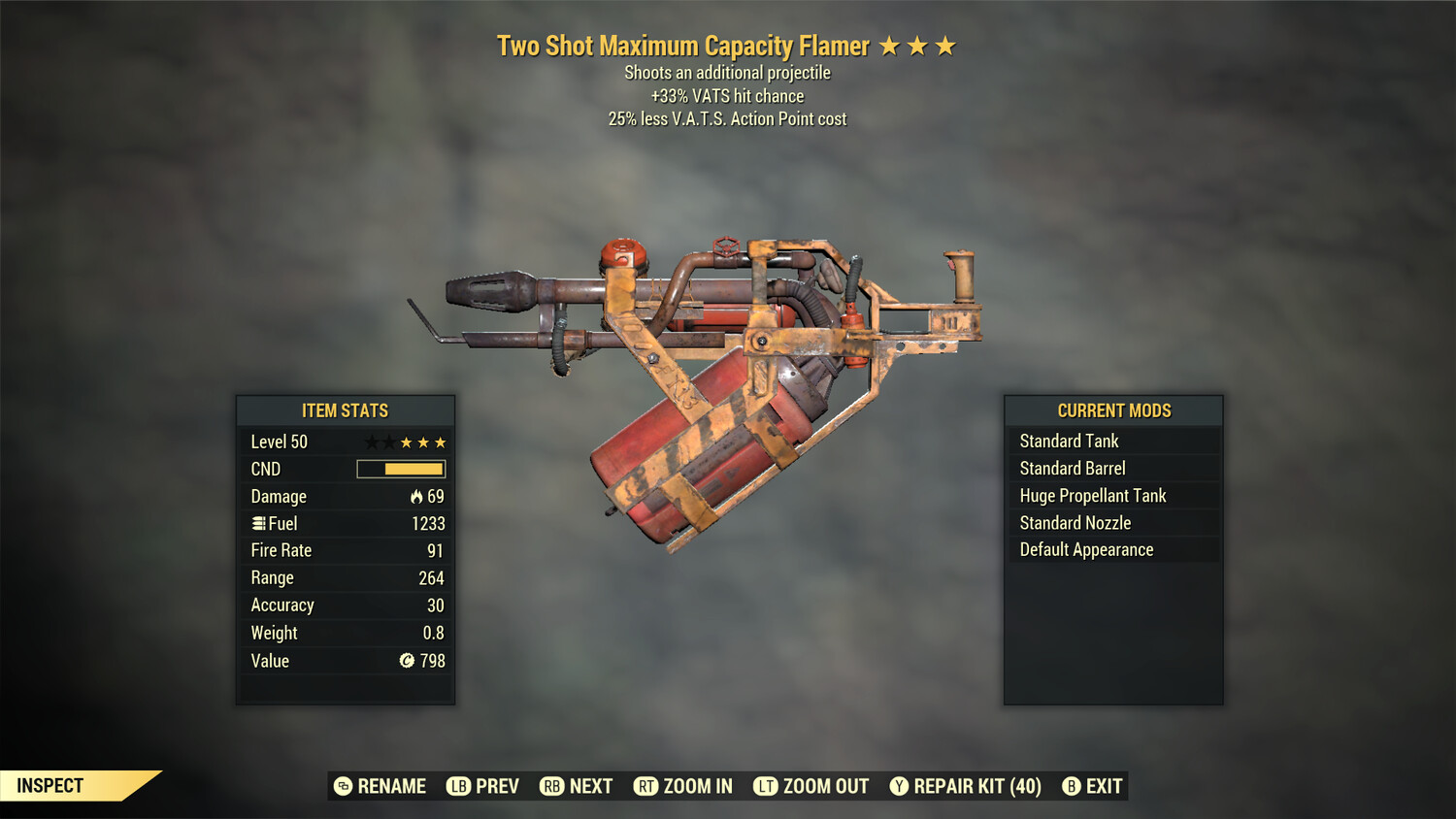
Task: Select the RB Next controller icon
Action: point(553,786)
